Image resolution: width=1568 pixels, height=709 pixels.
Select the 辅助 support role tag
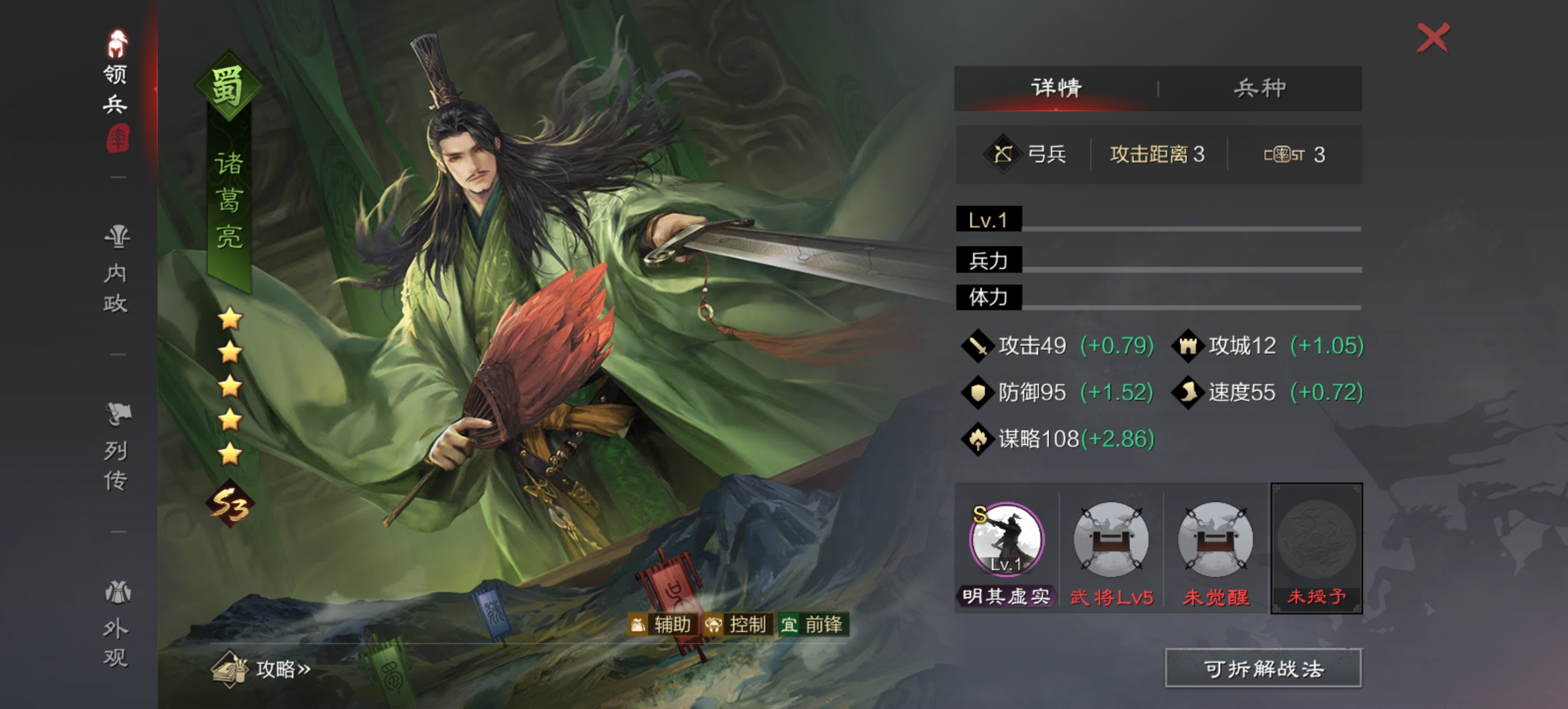coord(664,625)
